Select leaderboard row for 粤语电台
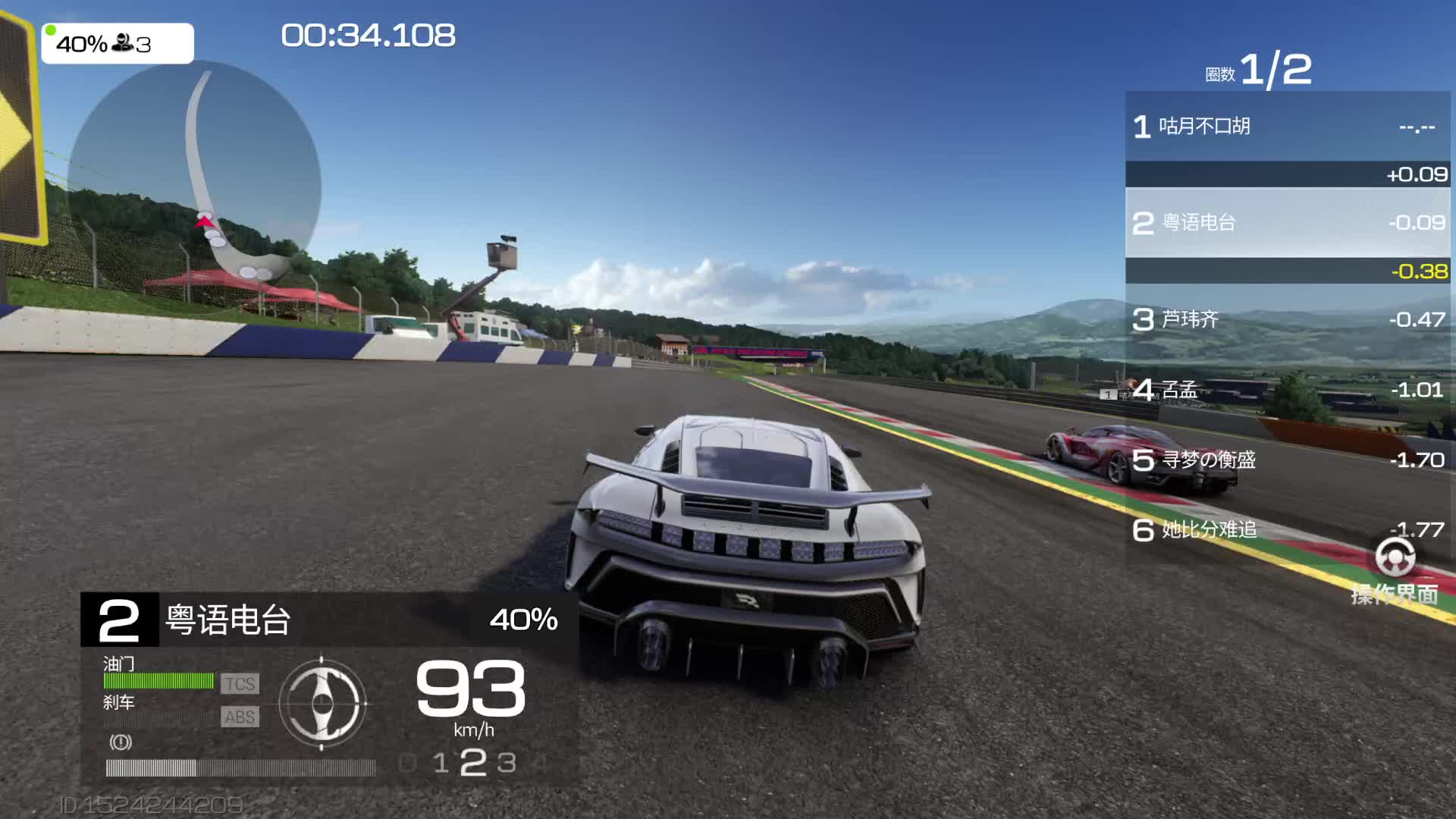Screen dimensions: 1456x819 click(1287, 222)
